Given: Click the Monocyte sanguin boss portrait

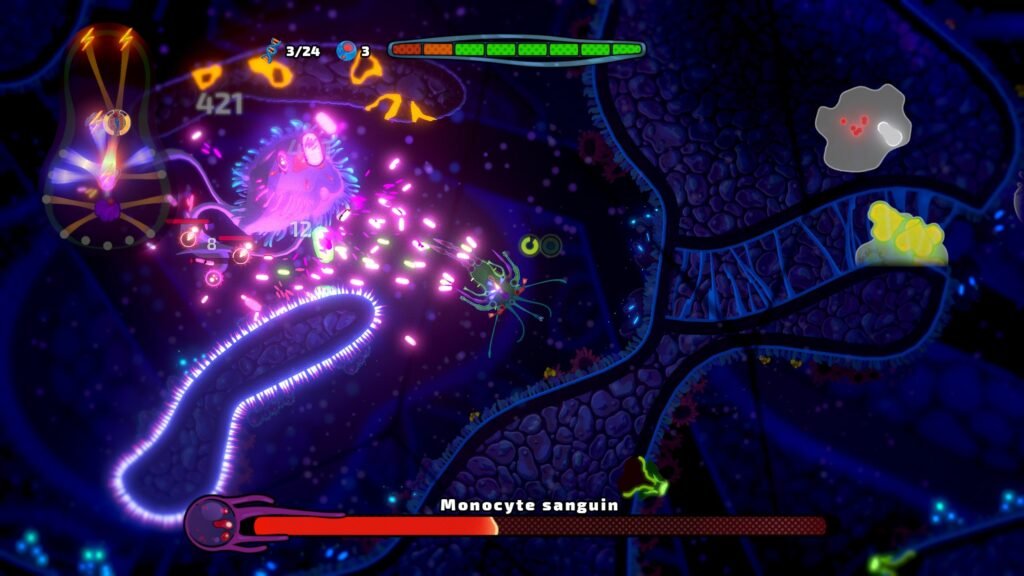Looking at the screenshot, I should click(212, 522).
